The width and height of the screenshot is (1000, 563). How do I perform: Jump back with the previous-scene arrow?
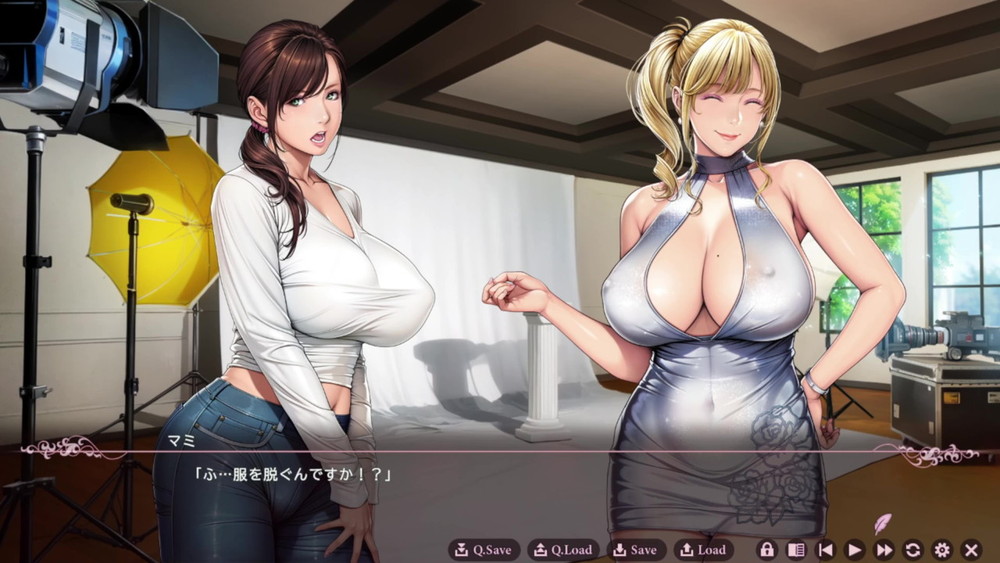tap(825, 549)
